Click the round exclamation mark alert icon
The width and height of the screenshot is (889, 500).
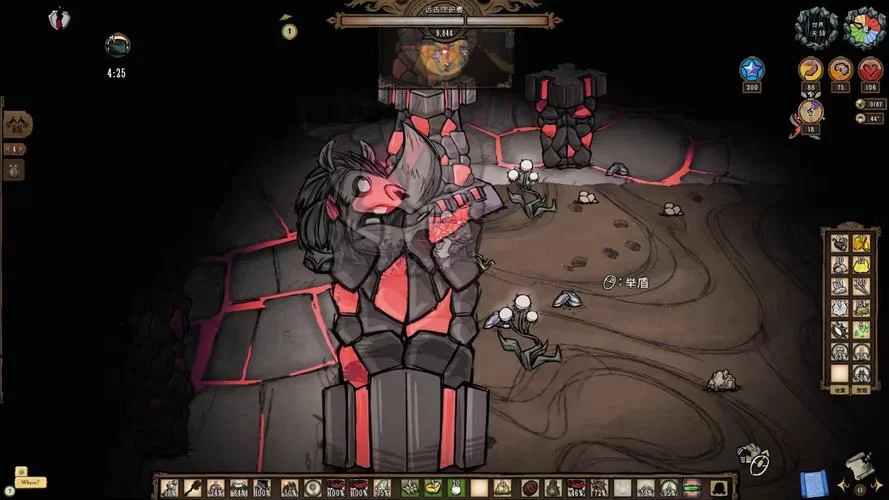(289, 31)
